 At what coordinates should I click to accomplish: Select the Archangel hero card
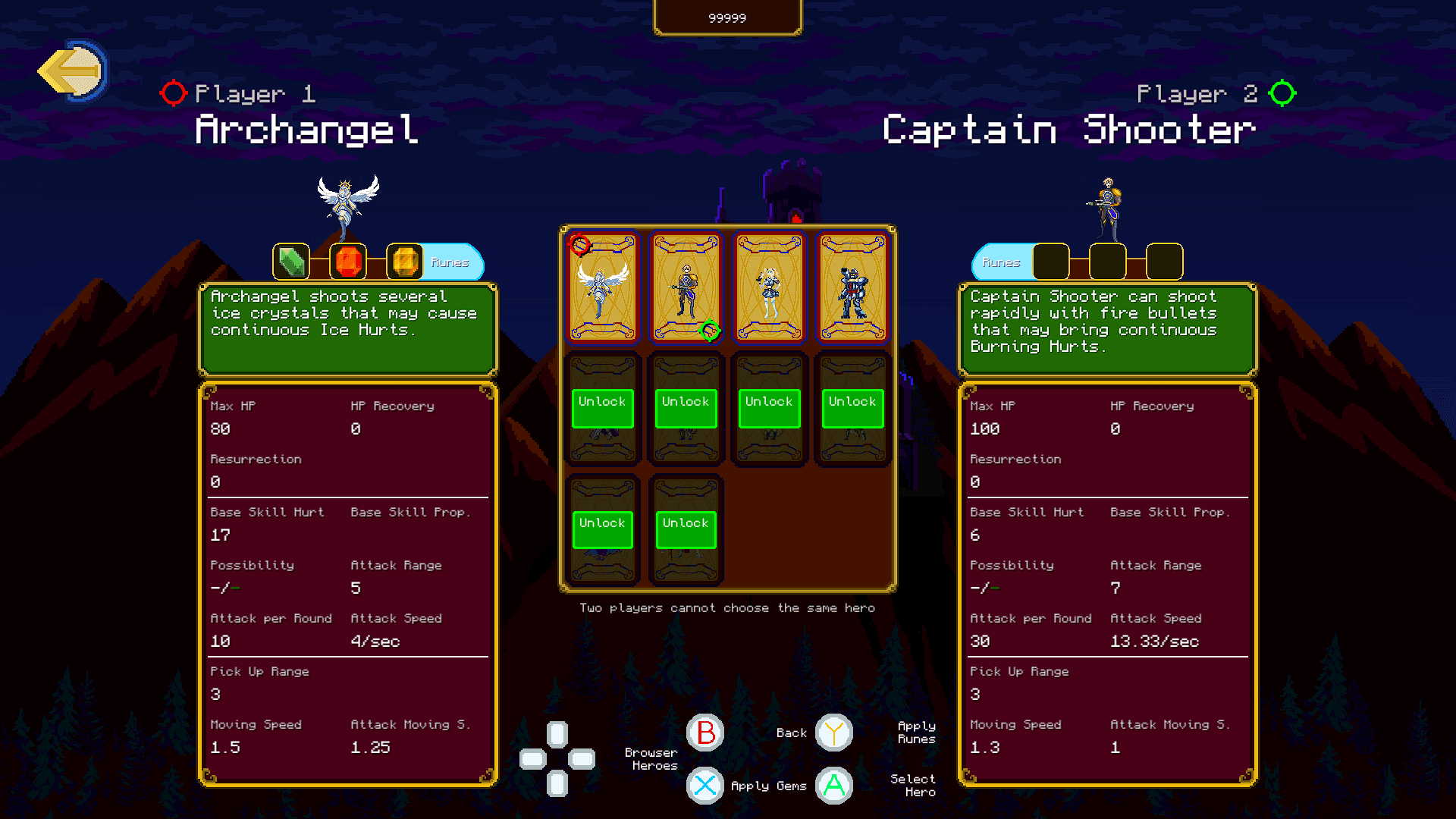(x=603, y=288)
